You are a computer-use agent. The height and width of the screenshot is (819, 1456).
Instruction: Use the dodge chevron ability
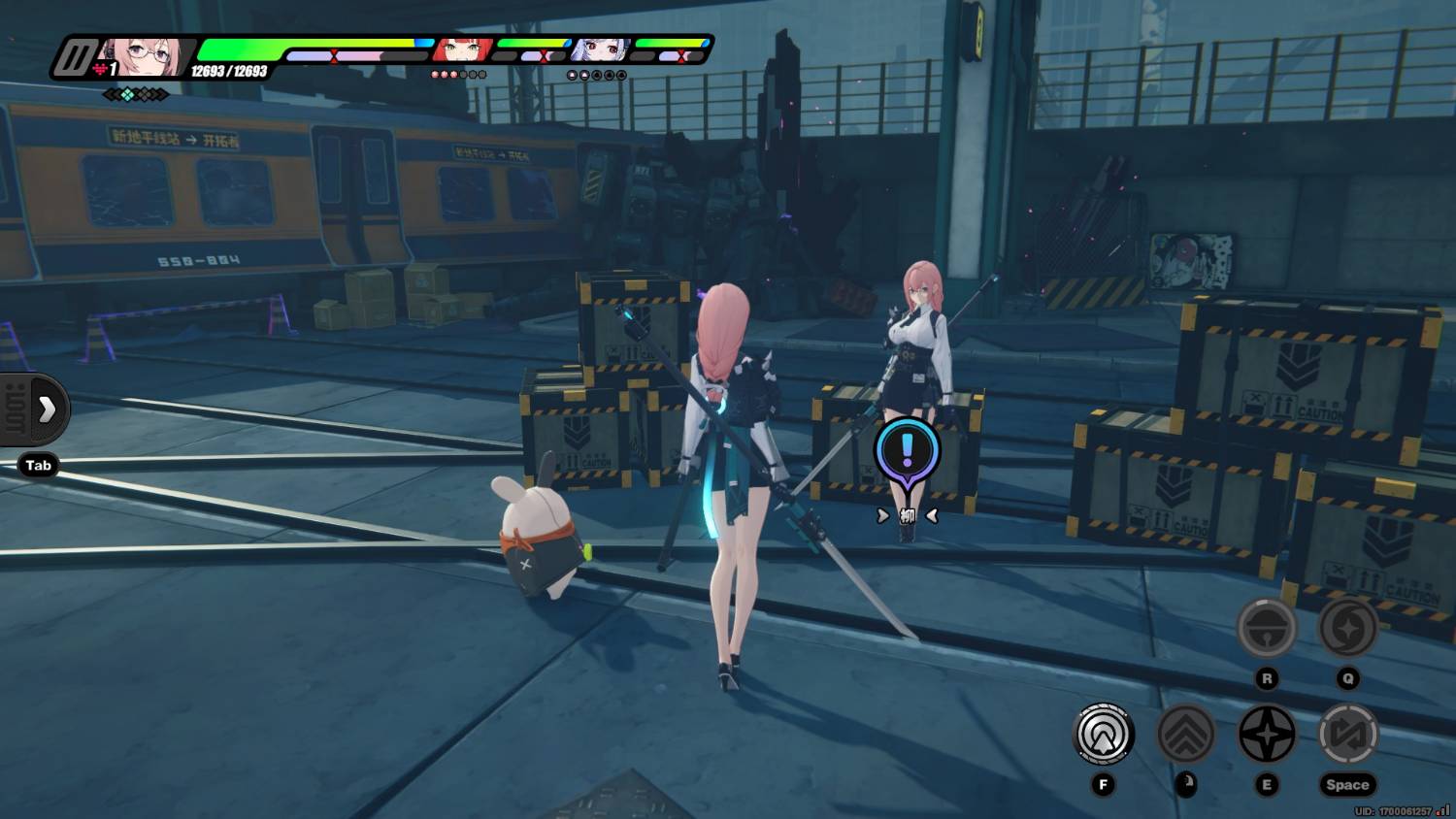(1185, 734)
